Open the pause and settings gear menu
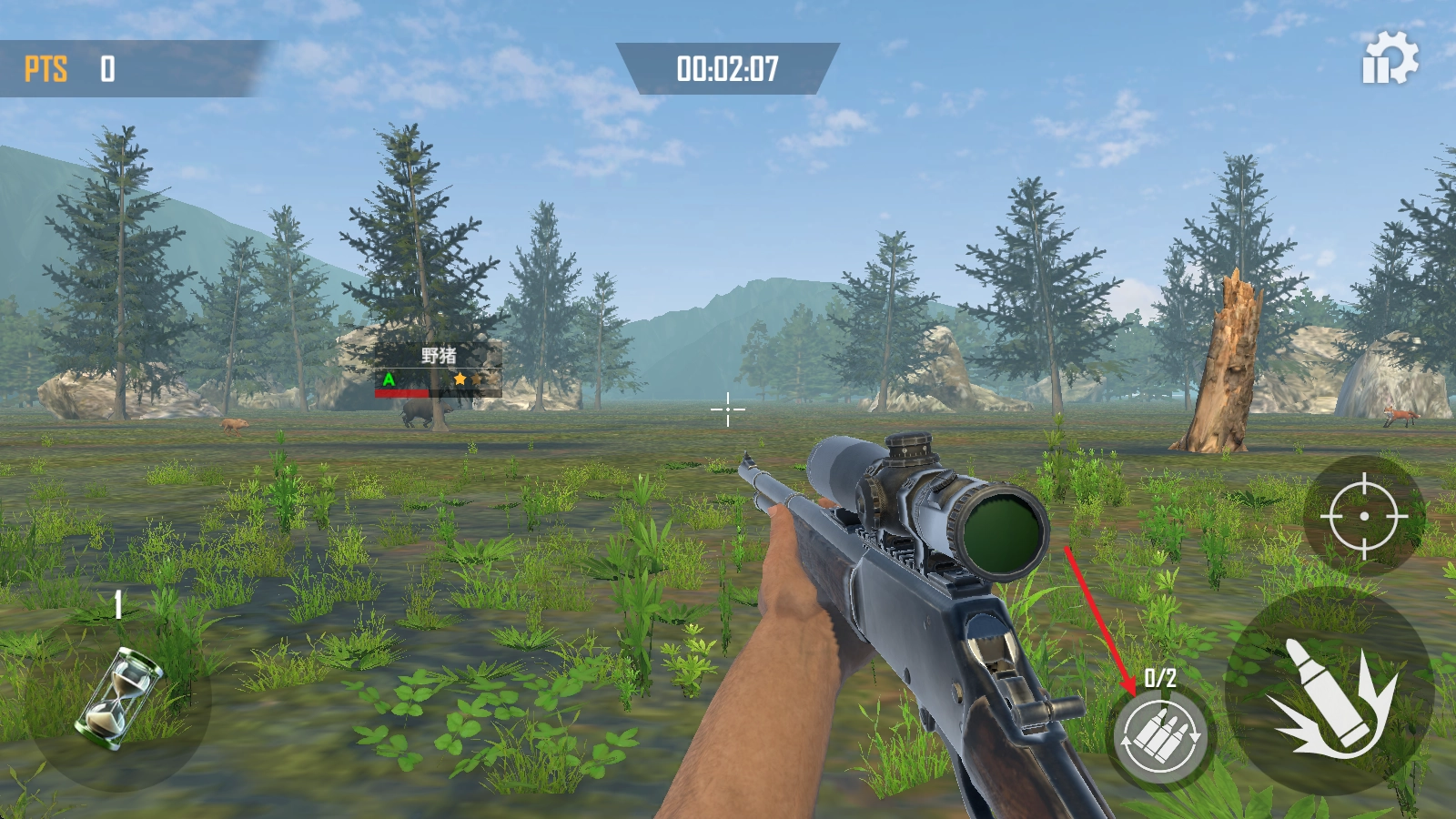 1389,58
